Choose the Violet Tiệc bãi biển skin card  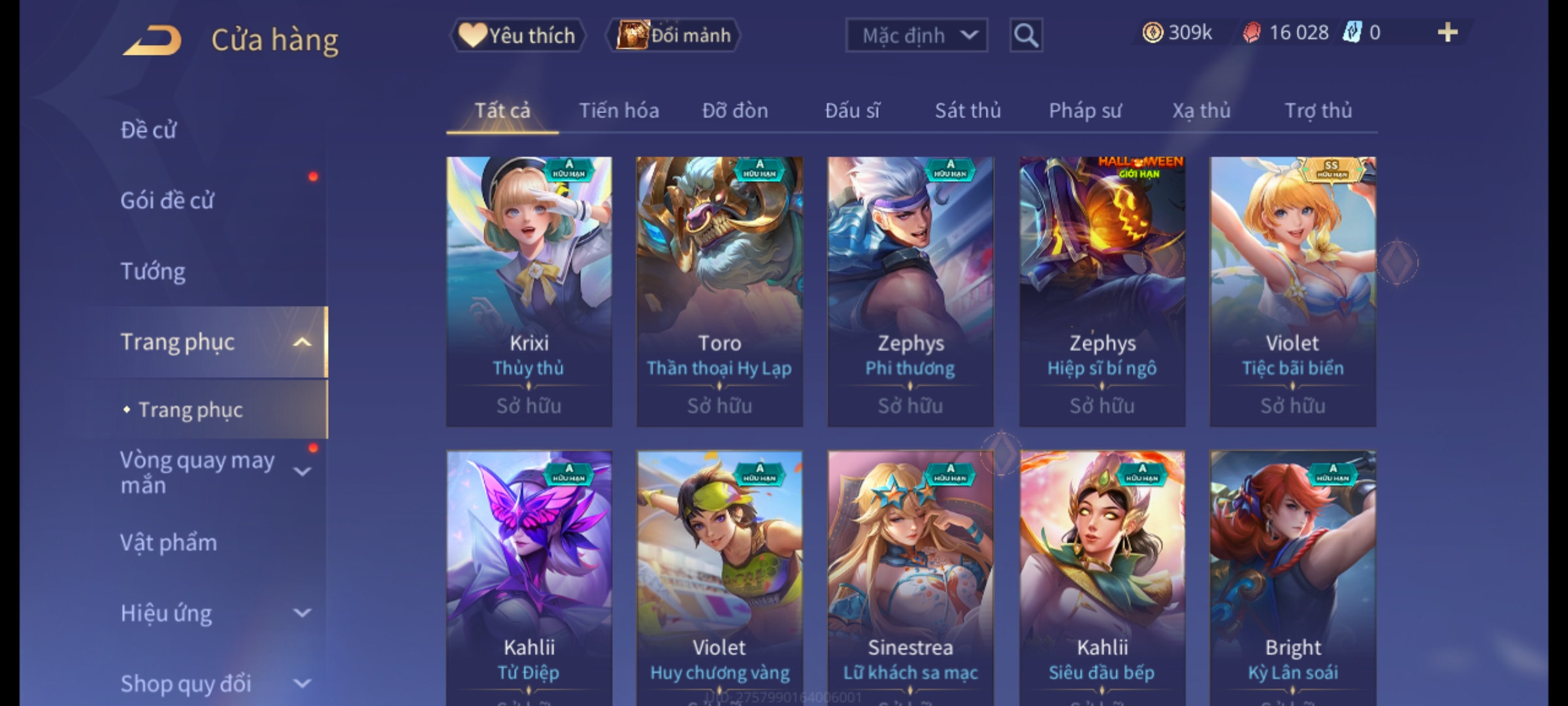(x=1292, y=292)
